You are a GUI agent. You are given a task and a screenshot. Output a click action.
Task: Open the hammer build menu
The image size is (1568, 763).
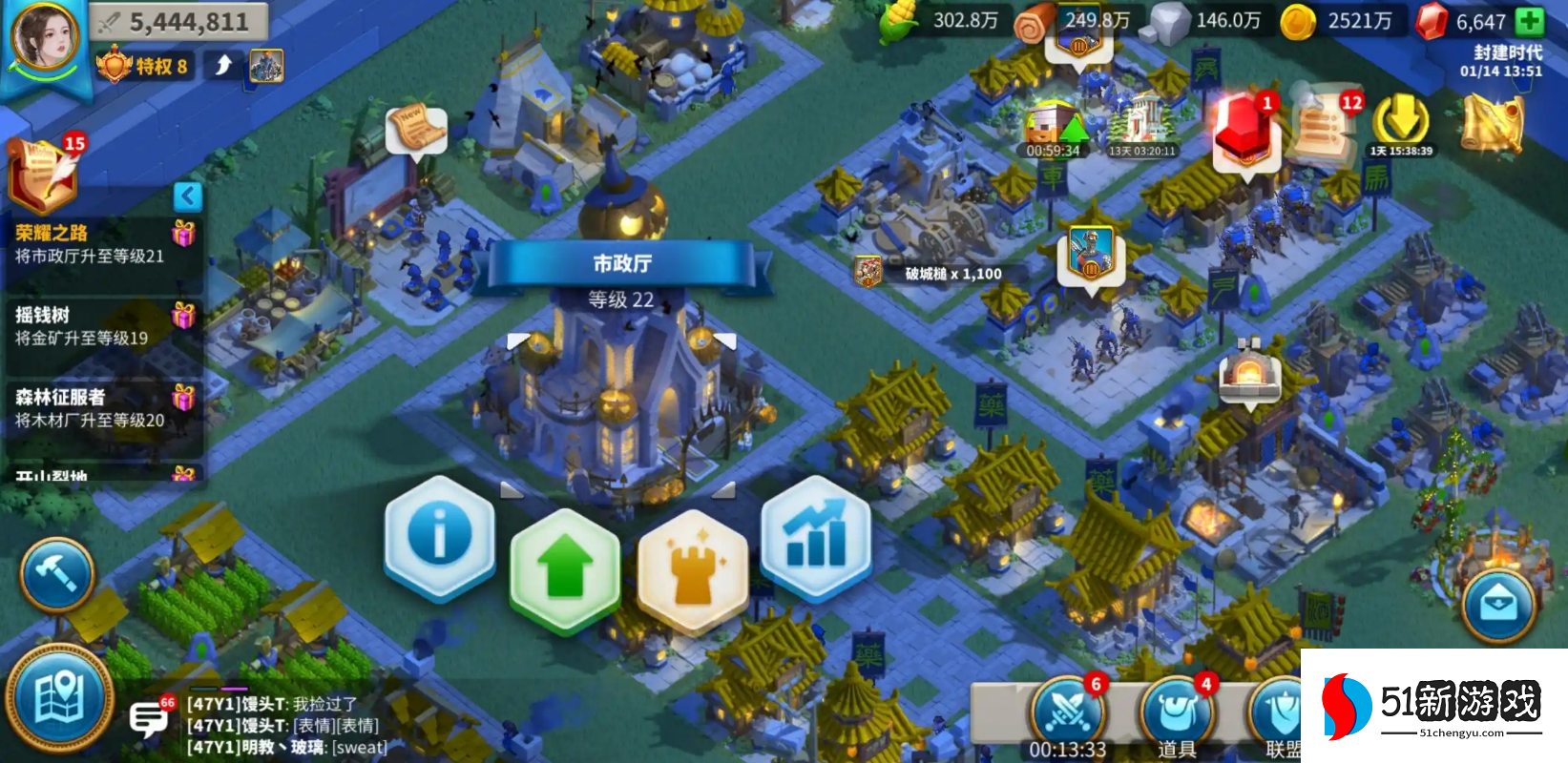coord(57,574)
